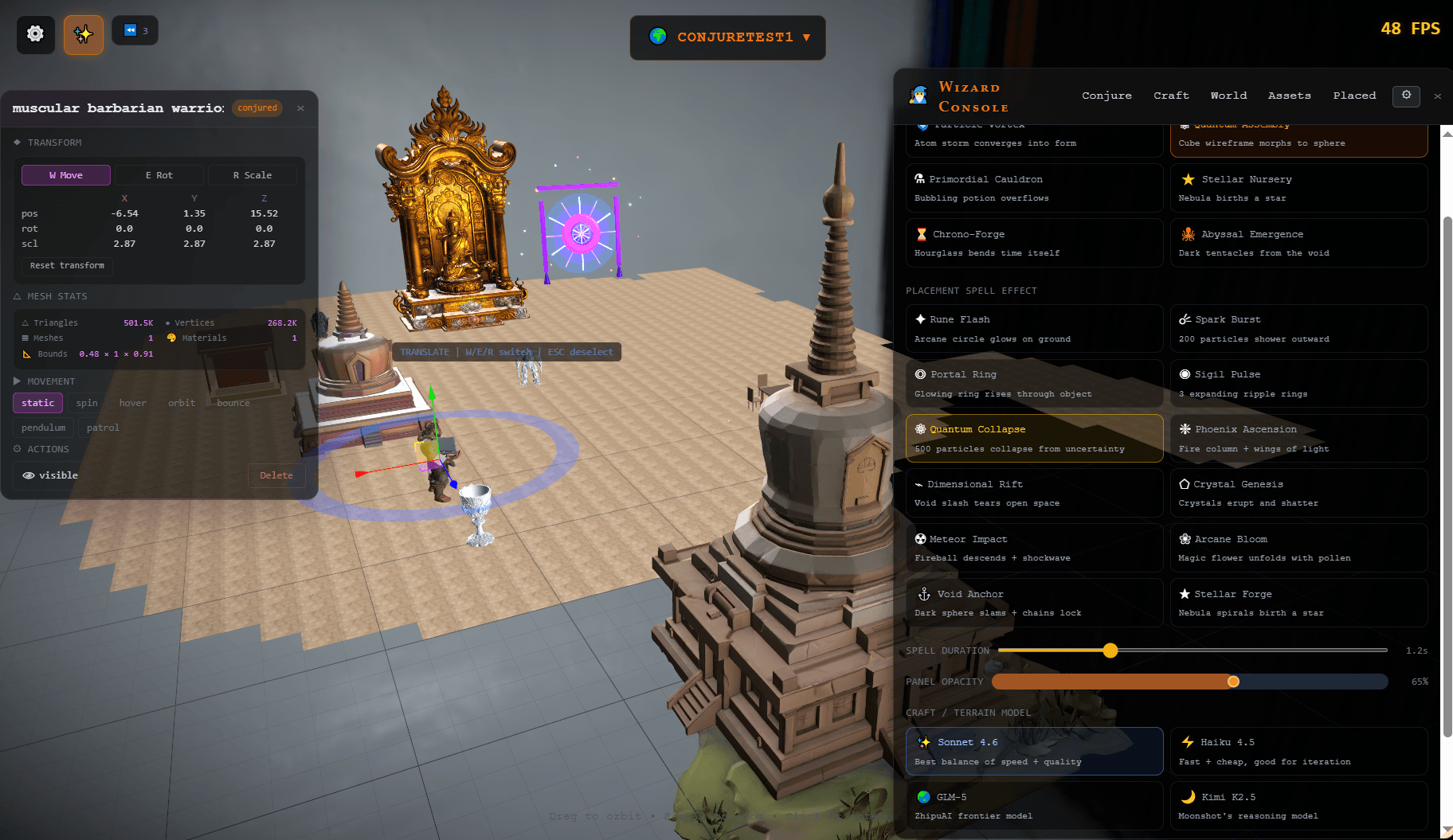
Task: Choose the pendulum movement option
Action: pos(44,428)
